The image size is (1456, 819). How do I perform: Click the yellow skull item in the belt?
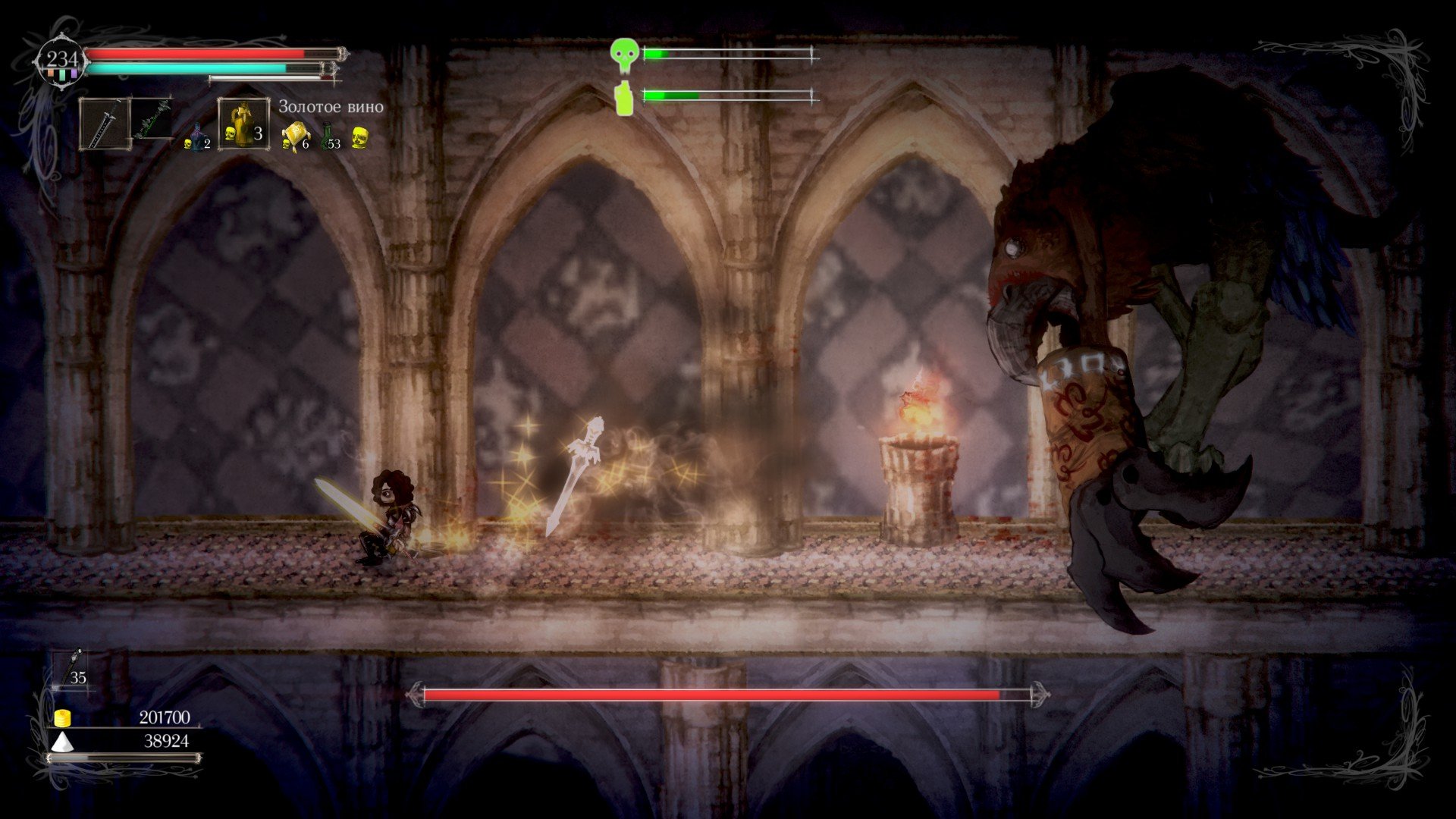pyautogui.click(x=359, y=137)
